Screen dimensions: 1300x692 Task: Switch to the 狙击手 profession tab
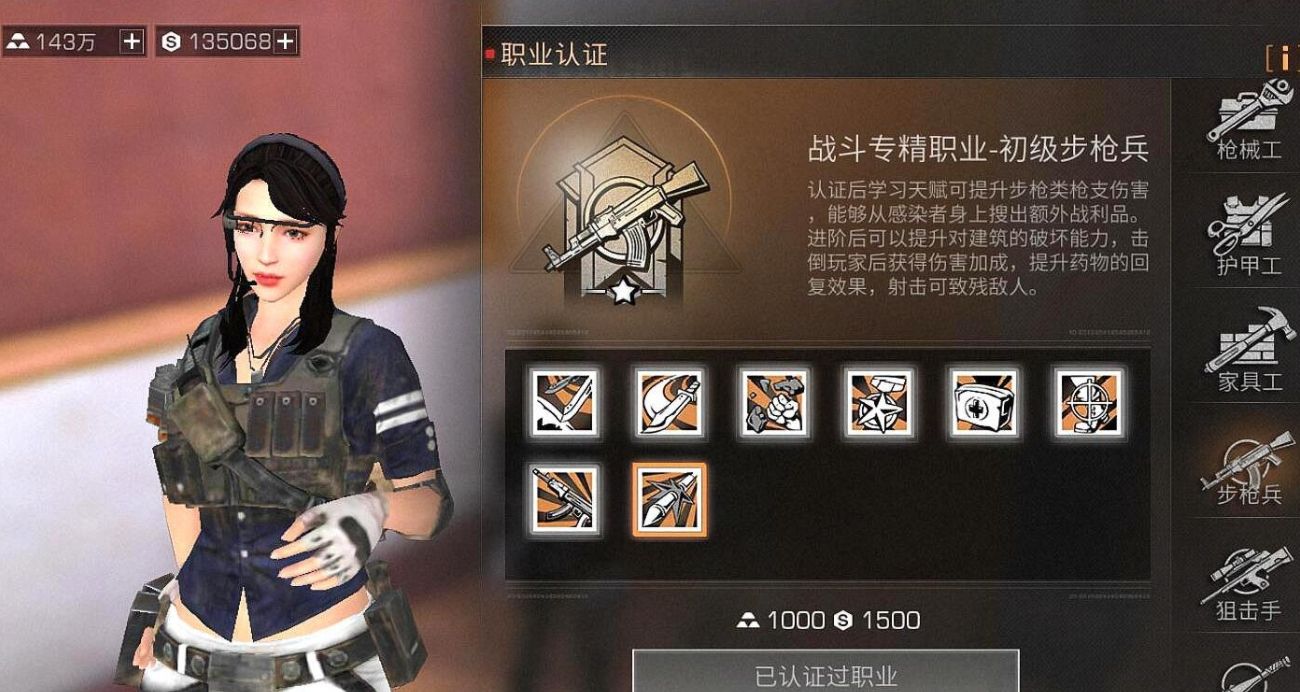click(1248, 584)
